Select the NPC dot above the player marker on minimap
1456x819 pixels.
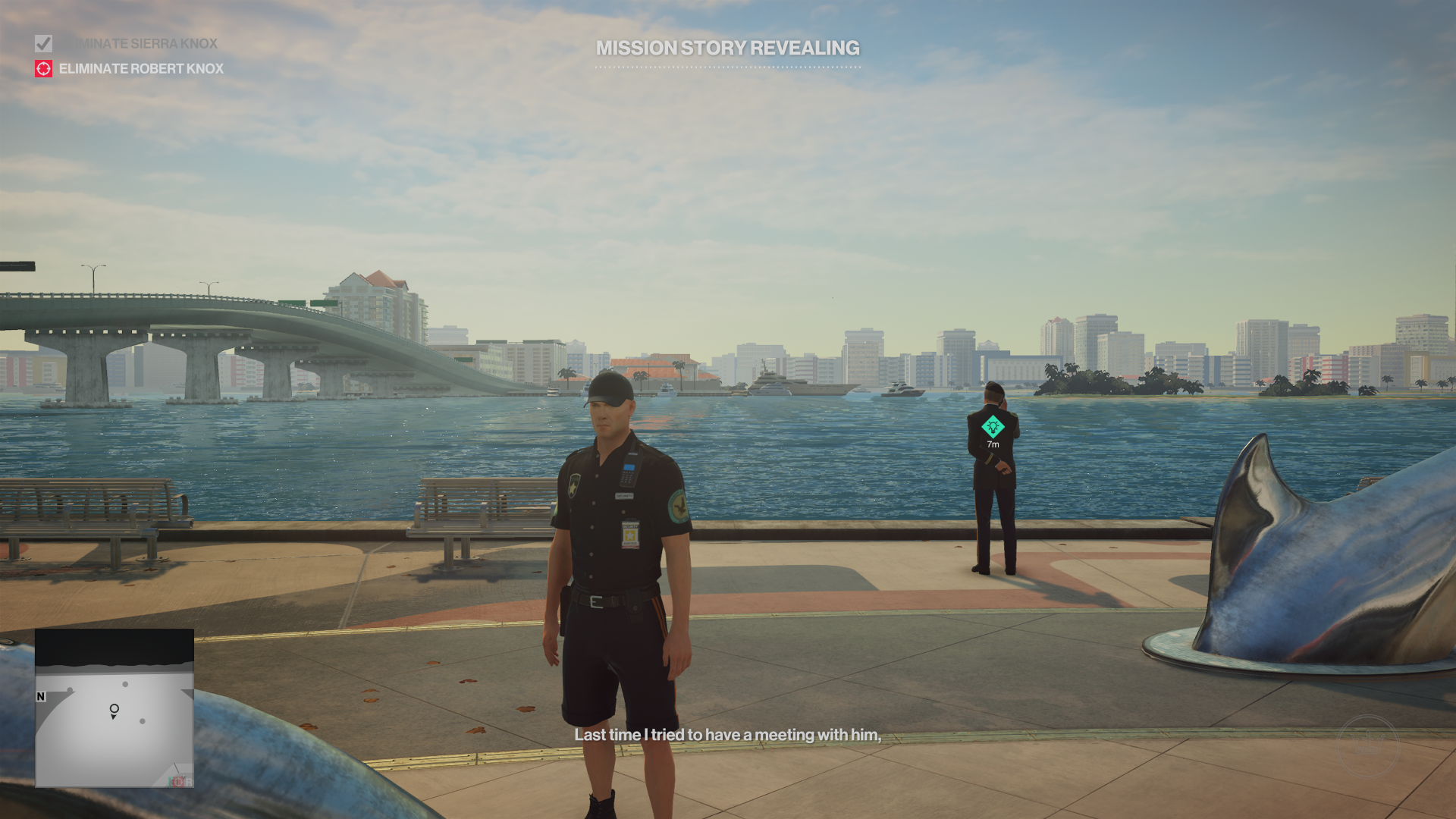(124, 684)
